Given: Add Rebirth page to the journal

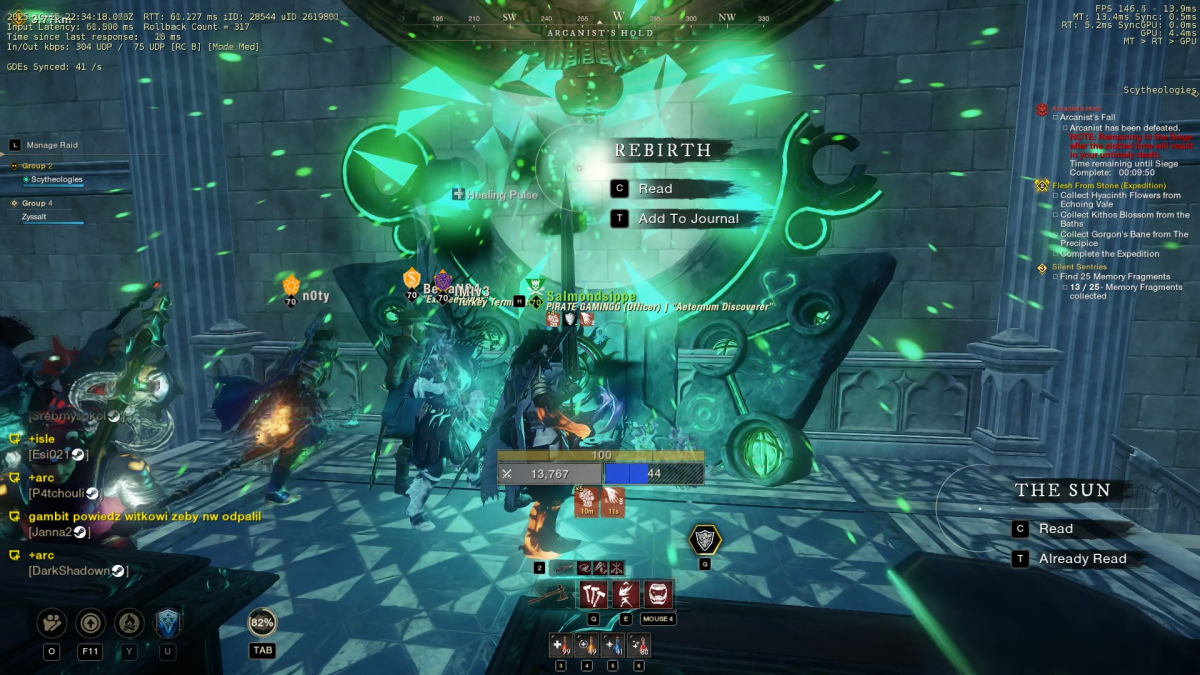Looking at the screenshot, I should click(688, 218).
